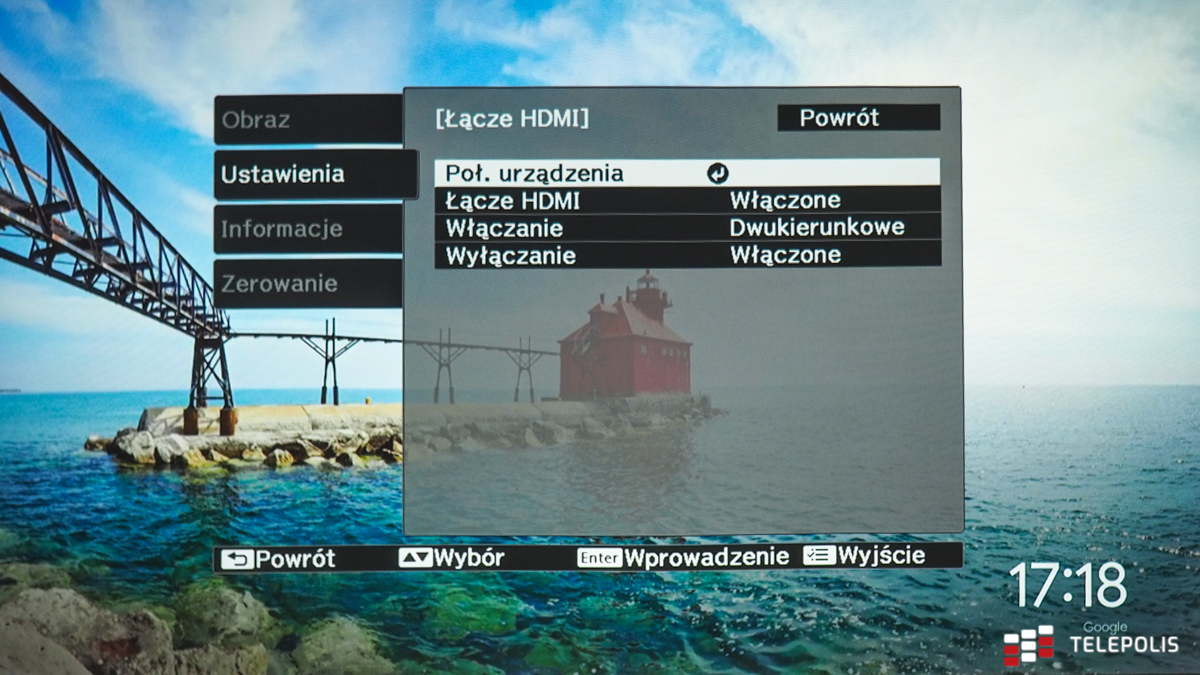Select the Ustawienia menu section
Viewport: 1200px width, 675px height.
pyautogui.click(x=314, y=174)
